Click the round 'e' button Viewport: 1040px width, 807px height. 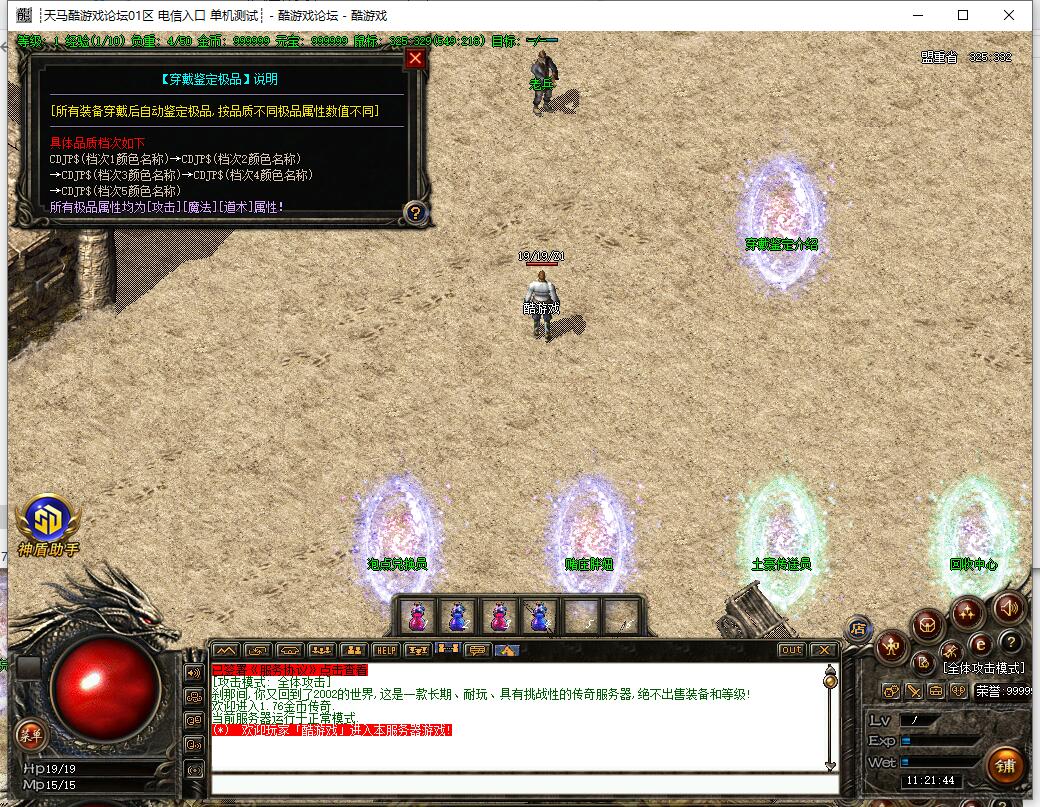point(981,644)
